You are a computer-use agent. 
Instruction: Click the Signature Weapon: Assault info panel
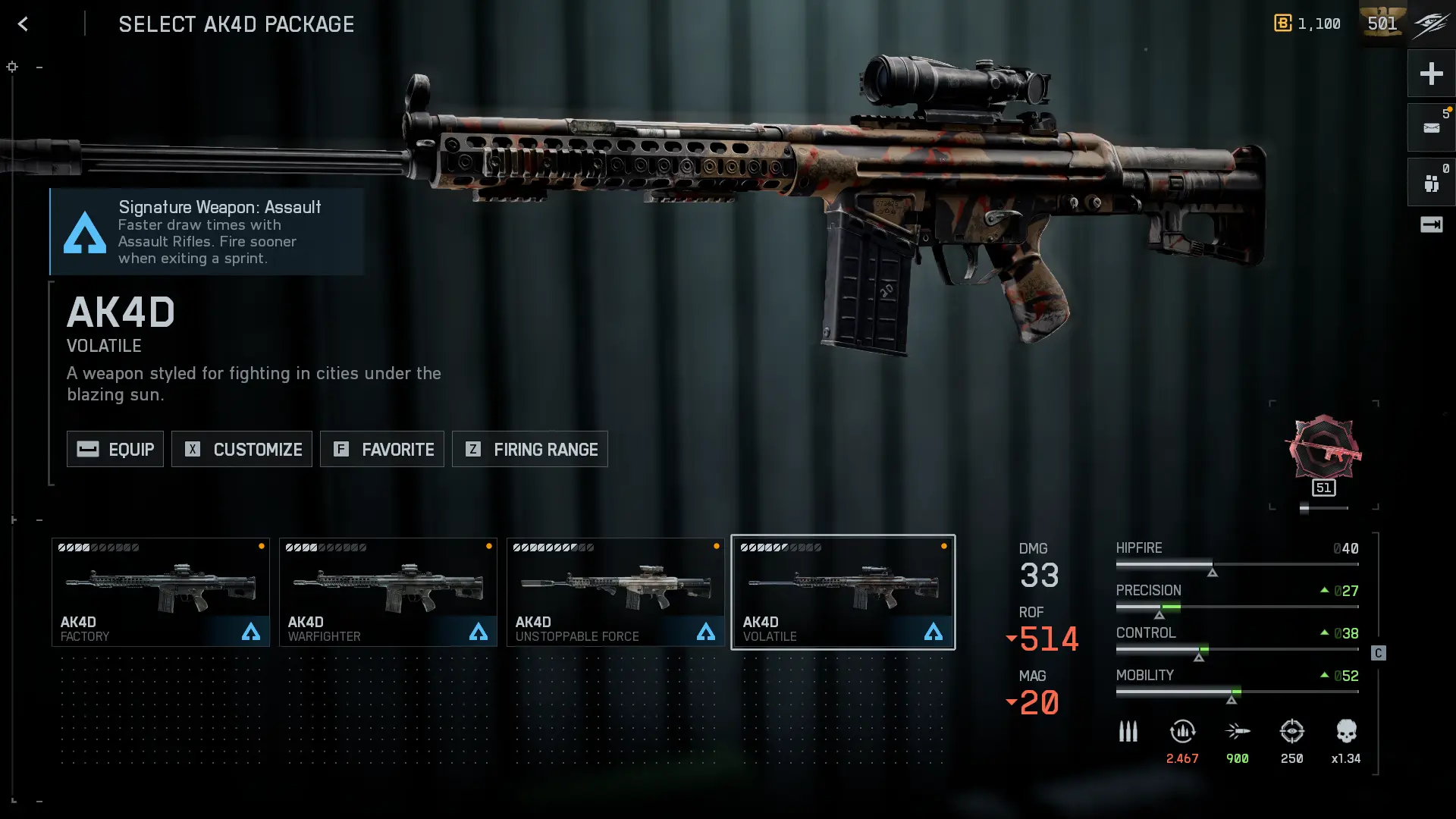tap(206, 231)
